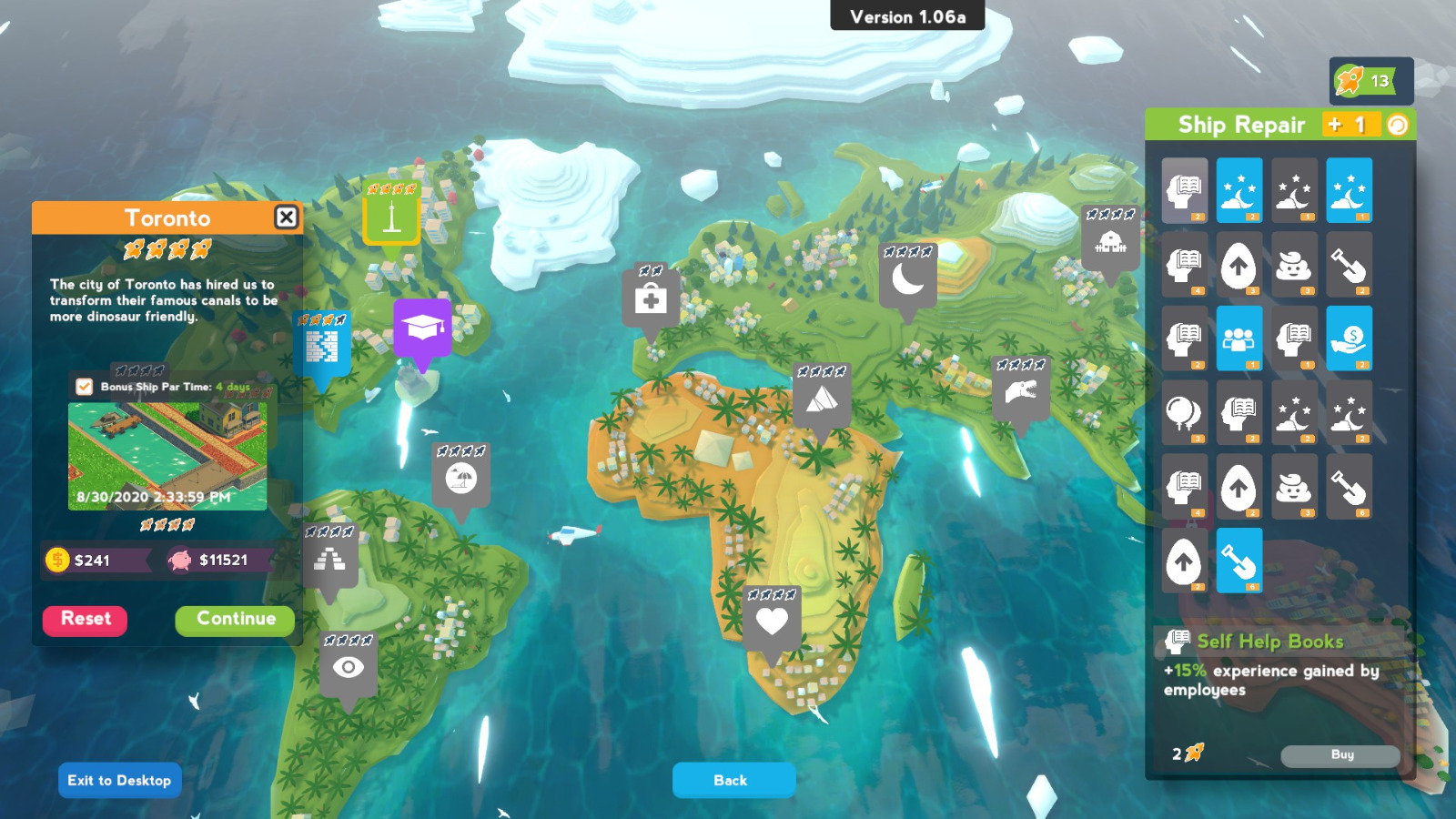Click the poop emoji upgrade in Ship Repair
Image resolution: width=1456 pixels, height=819 pixels.
[1294, 266]
